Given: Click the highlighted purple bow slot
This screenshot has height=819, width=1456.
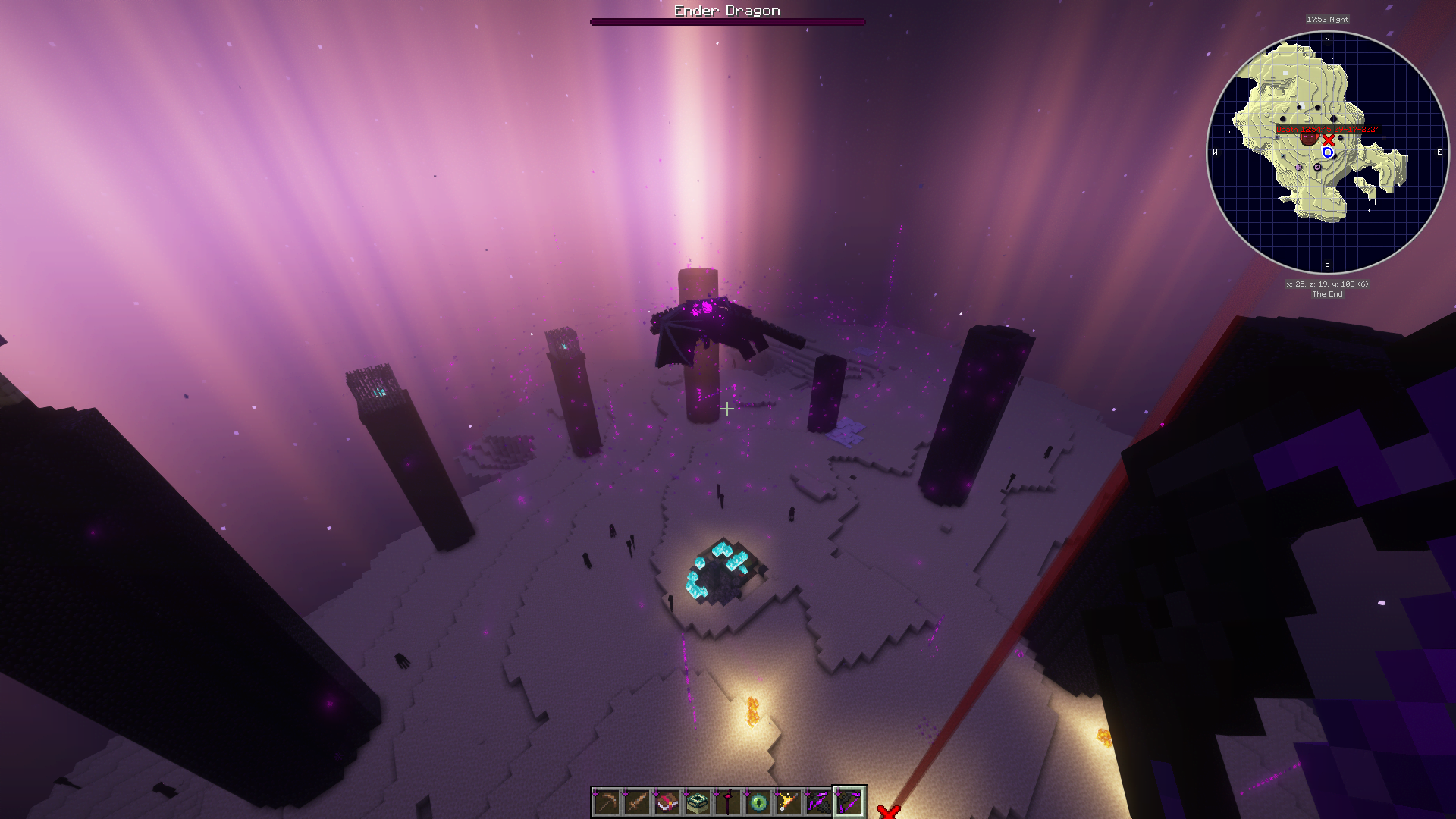Looking at the screenshot, I should (x=849, y=802).
